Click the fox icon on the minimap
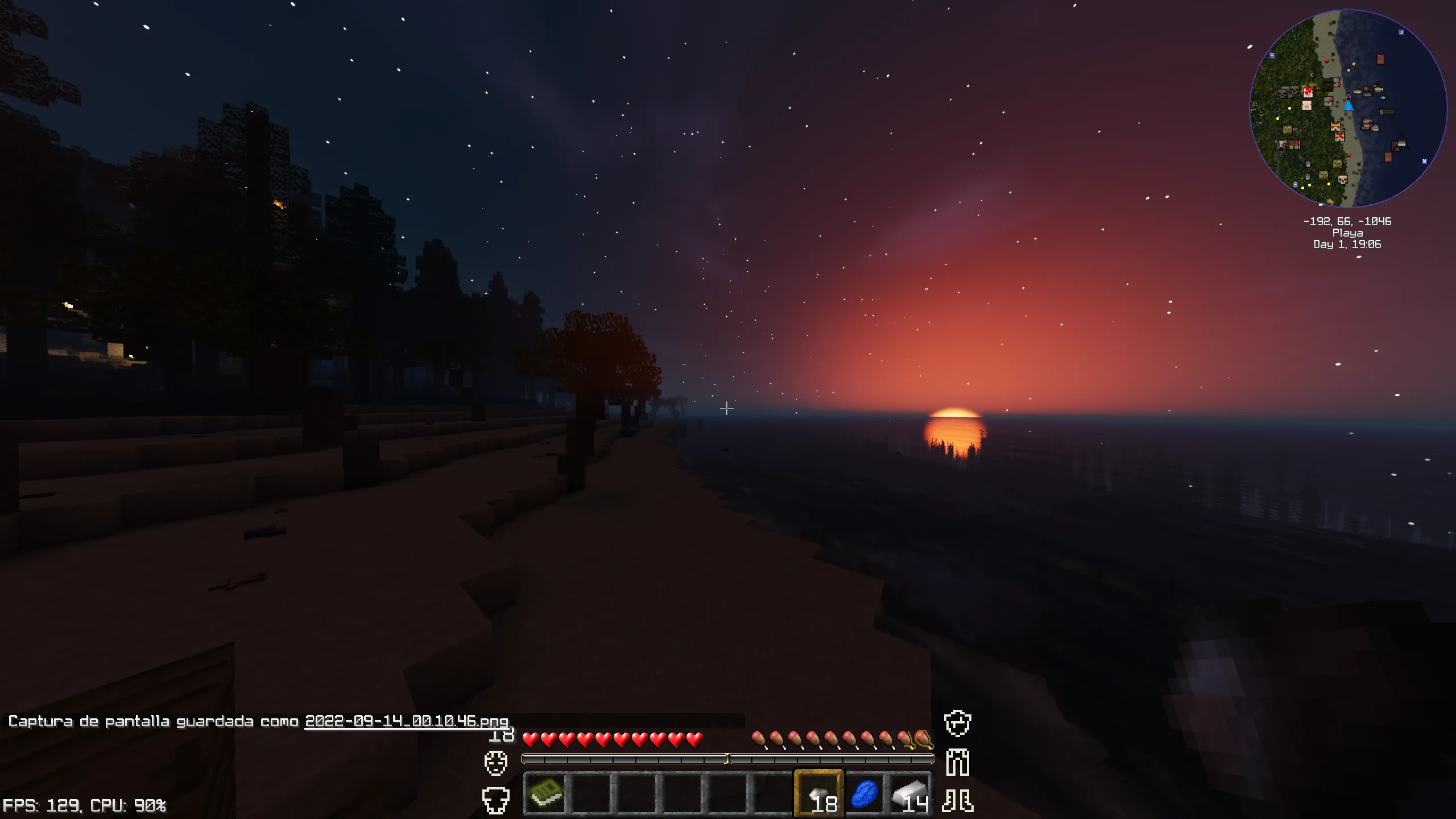 [1335, 127]
